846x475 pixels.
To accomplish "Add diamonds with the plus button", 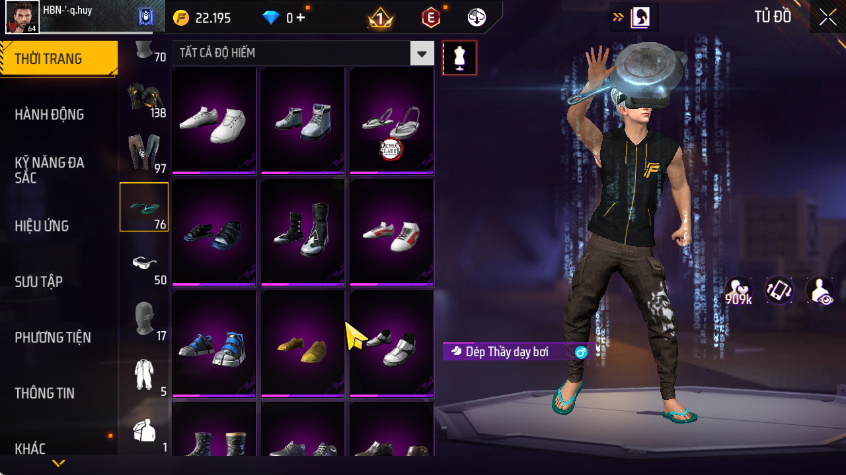I will pyautogui.click(x=300, y=17).
